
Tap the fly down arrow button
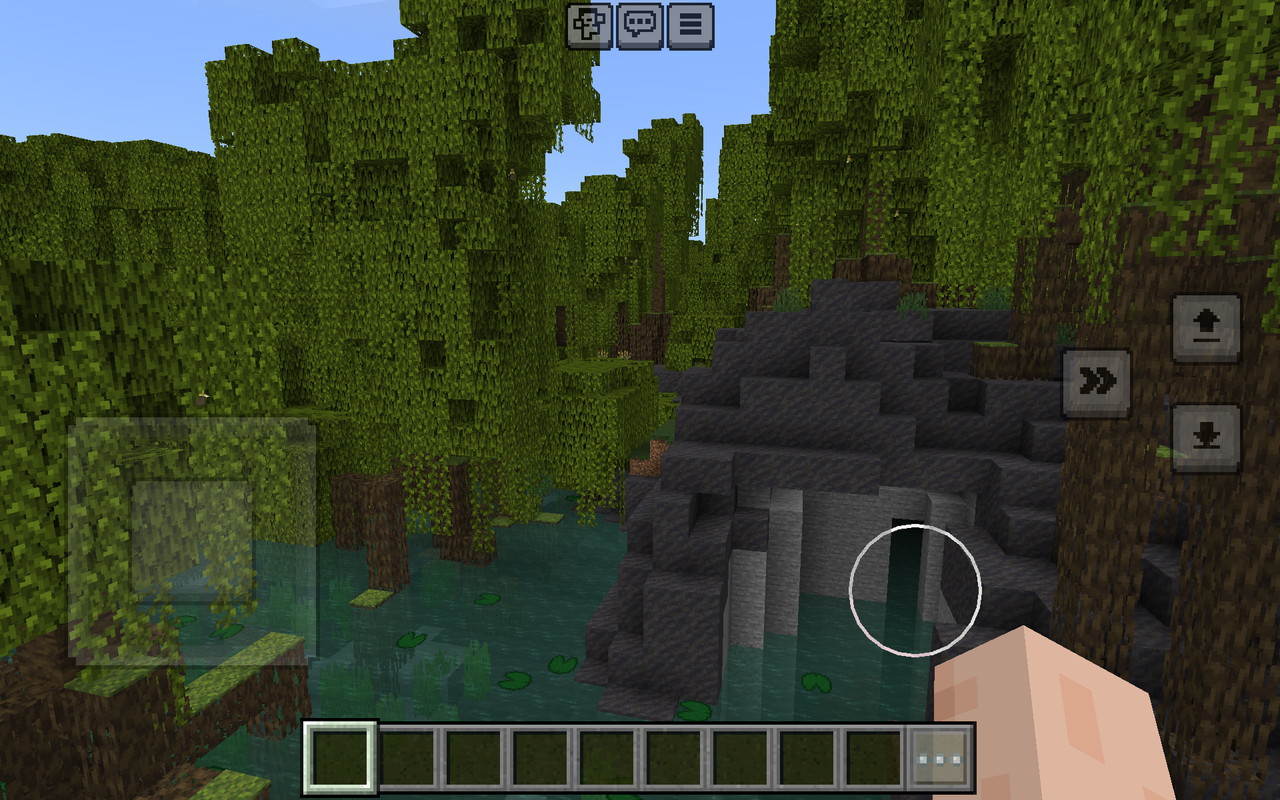tap(1206, 438)
